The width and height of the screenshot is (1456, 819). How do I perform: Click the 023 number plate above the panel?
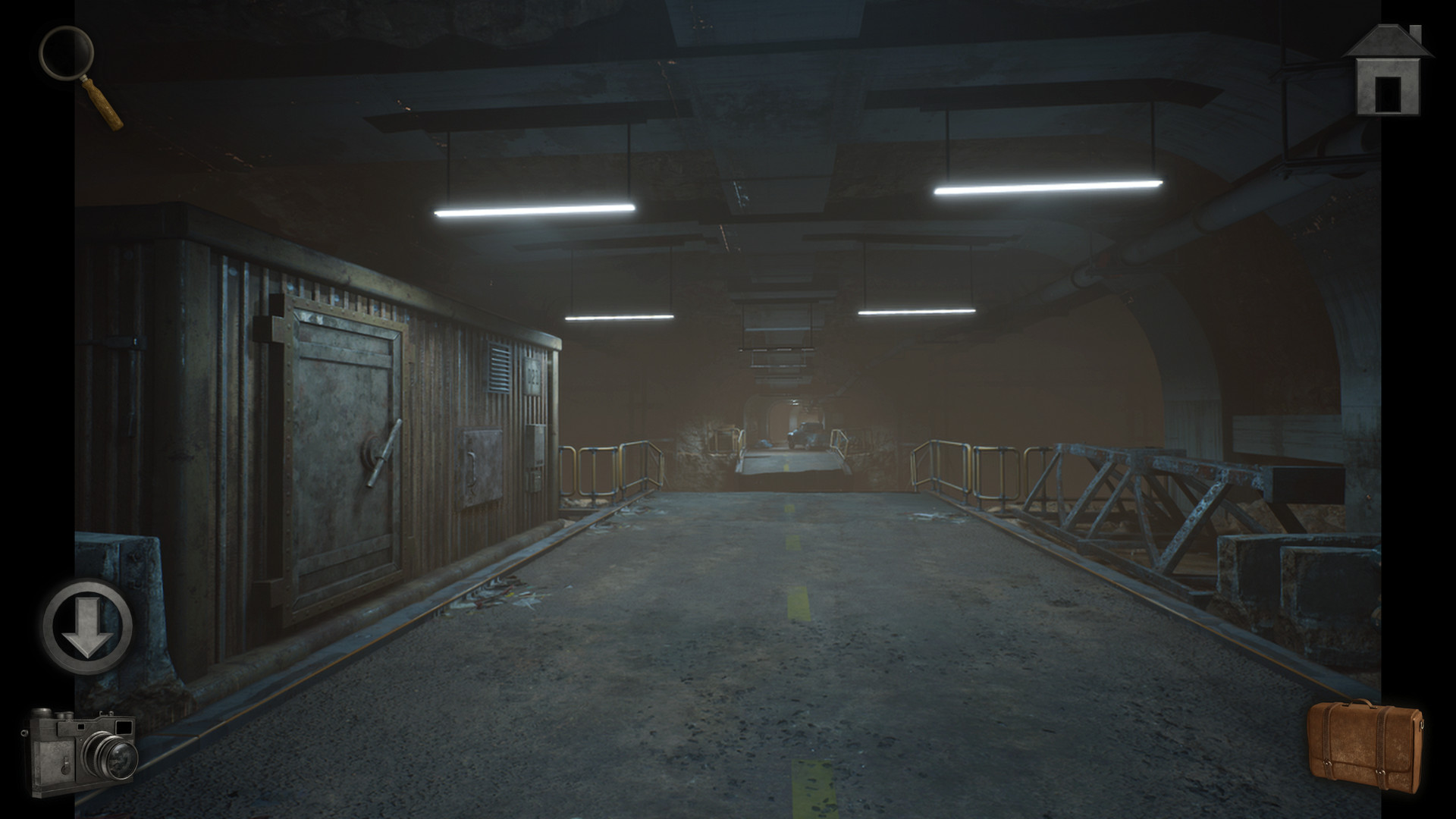pos(532,375)
